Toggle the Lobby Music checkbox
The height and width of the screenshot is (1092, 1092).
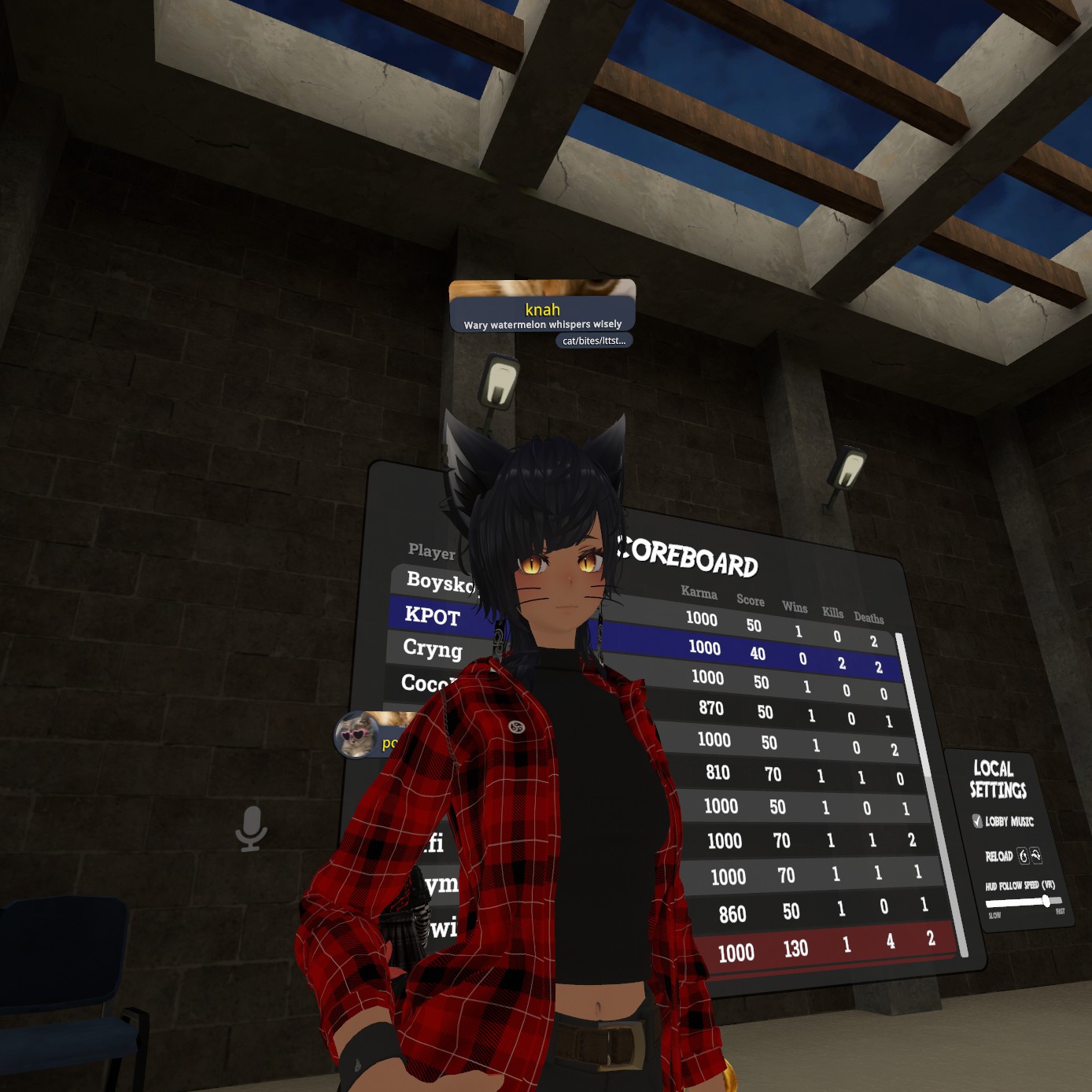pyautogui.click(x=977, y=821)
